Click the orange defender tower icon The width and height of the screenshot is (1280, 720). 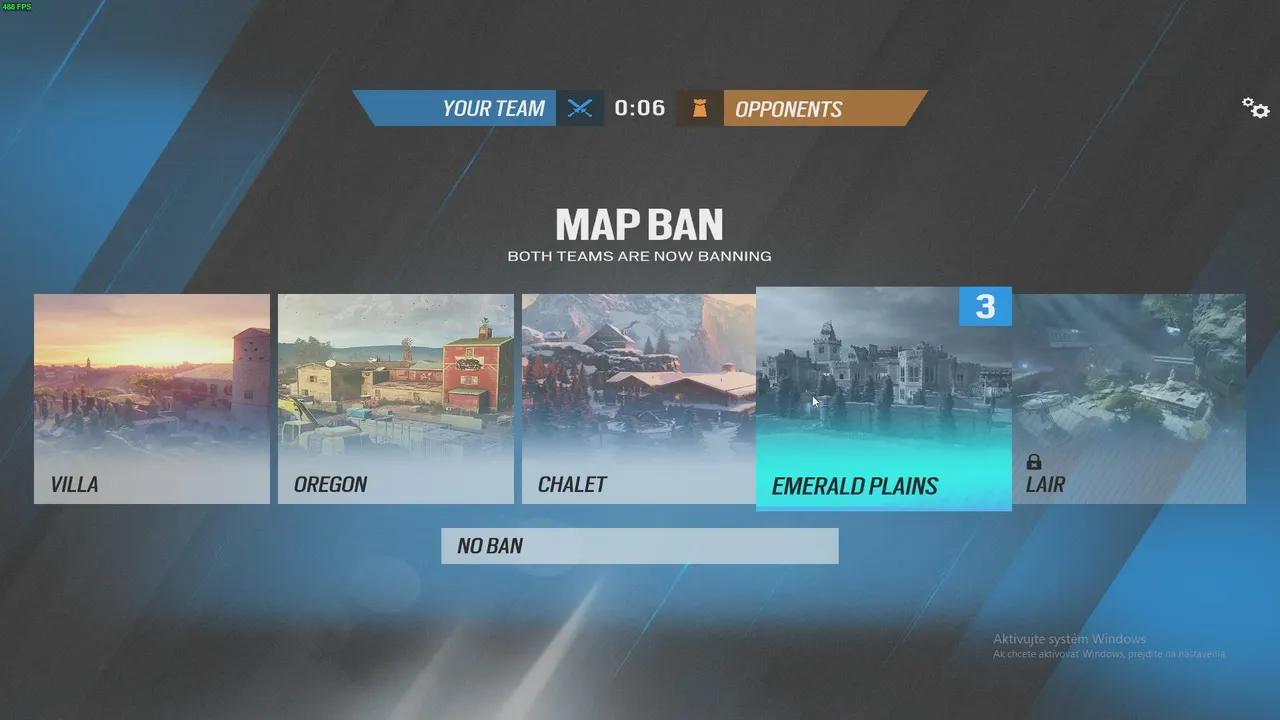point(699,108)
